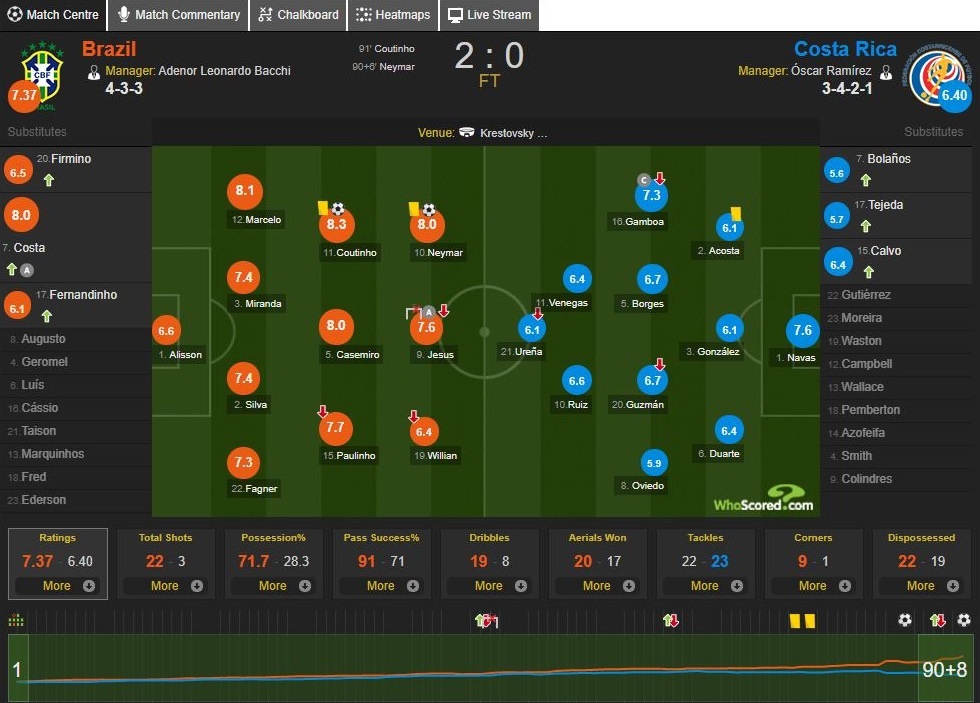This screenshot has height=703, width=980.
Task: Open the Brazil team name link
Action: [109, 49]
